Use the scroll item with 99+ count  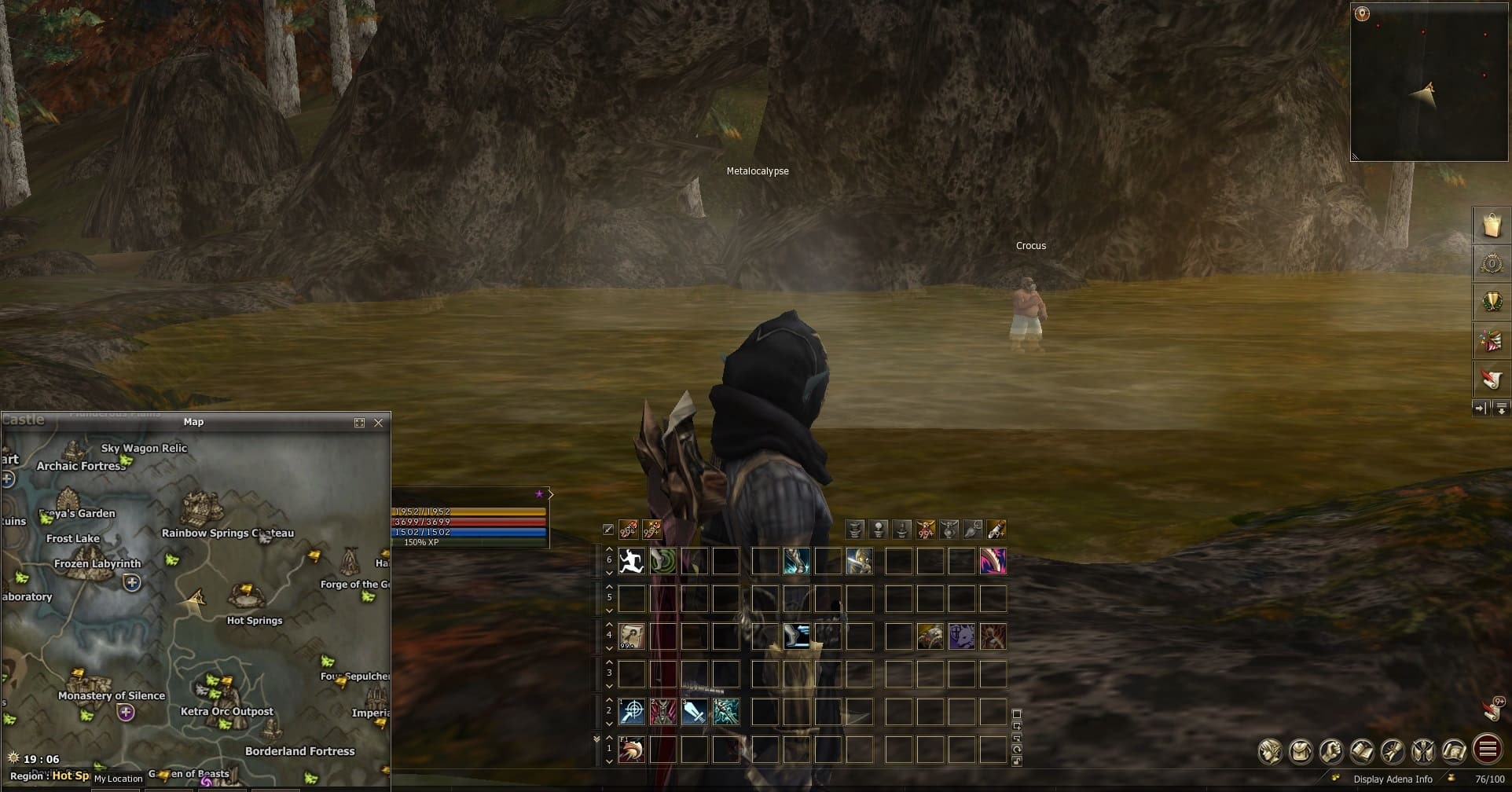pos(631,636)
